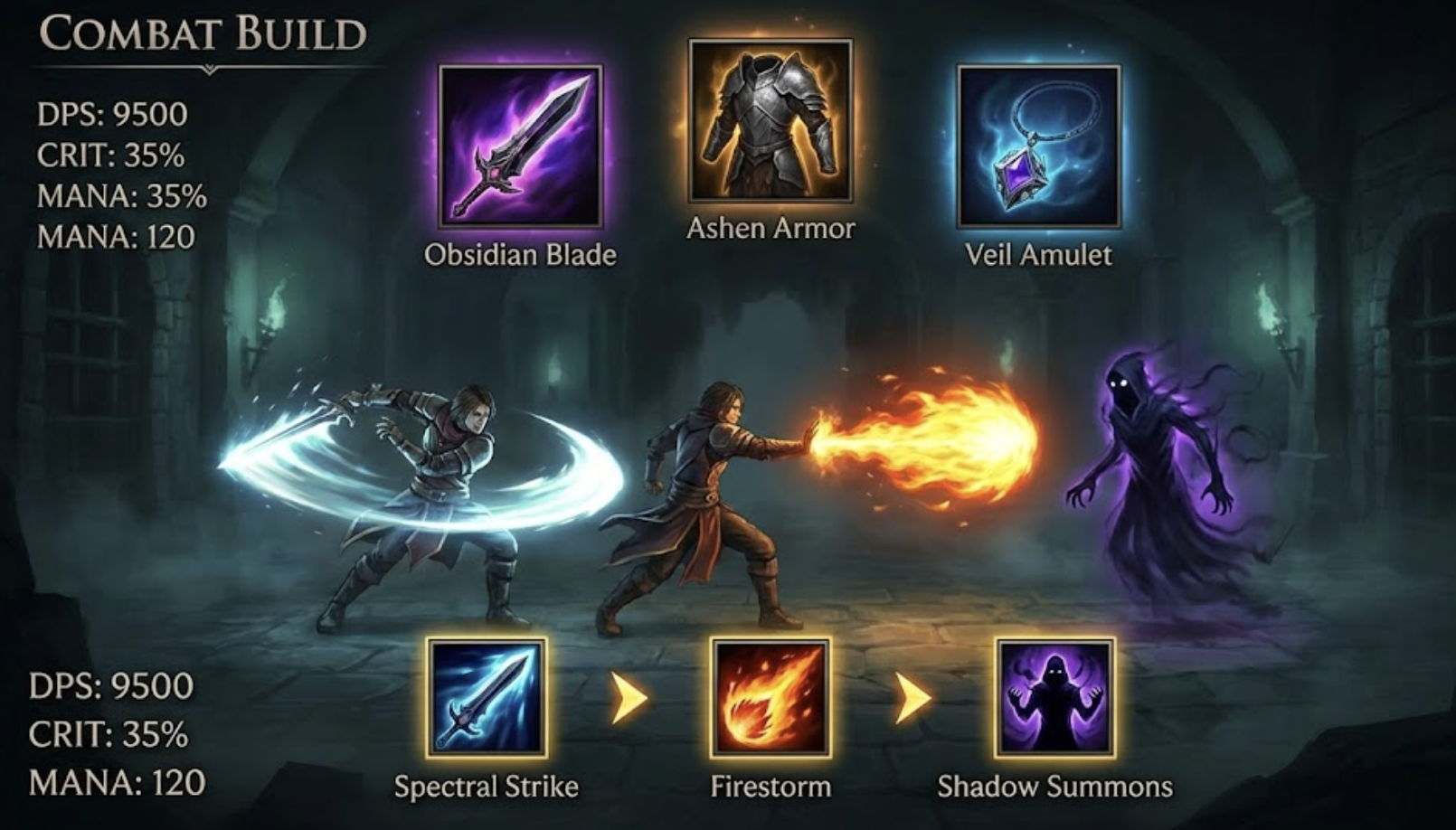Open the Ashen Armor equipment slot
The width and height of the screenshot is (1456, 830).
click(x=770, y=119)
